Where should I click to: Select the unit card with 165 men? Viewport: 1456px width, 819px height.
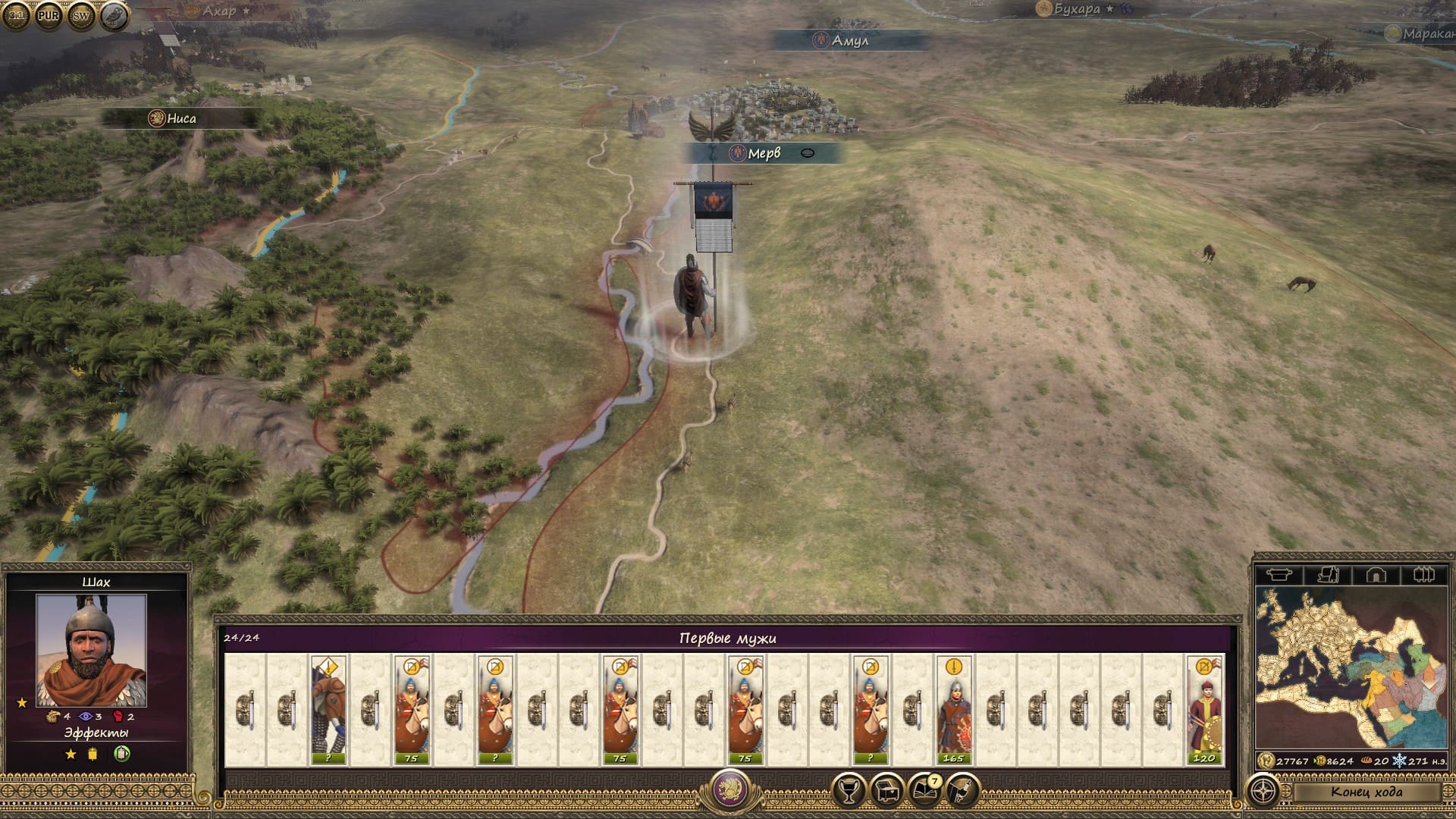tap(953, 710)
